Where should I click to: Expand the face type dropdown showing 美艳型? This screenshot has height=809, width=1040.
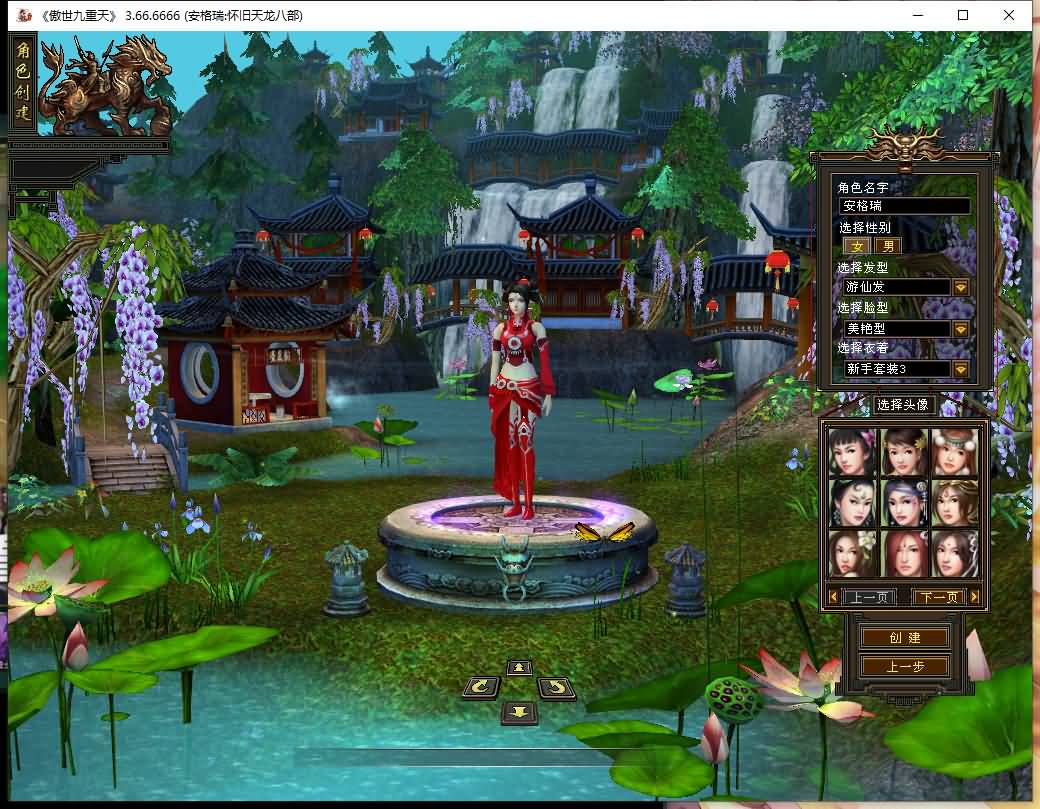[960, 328]
